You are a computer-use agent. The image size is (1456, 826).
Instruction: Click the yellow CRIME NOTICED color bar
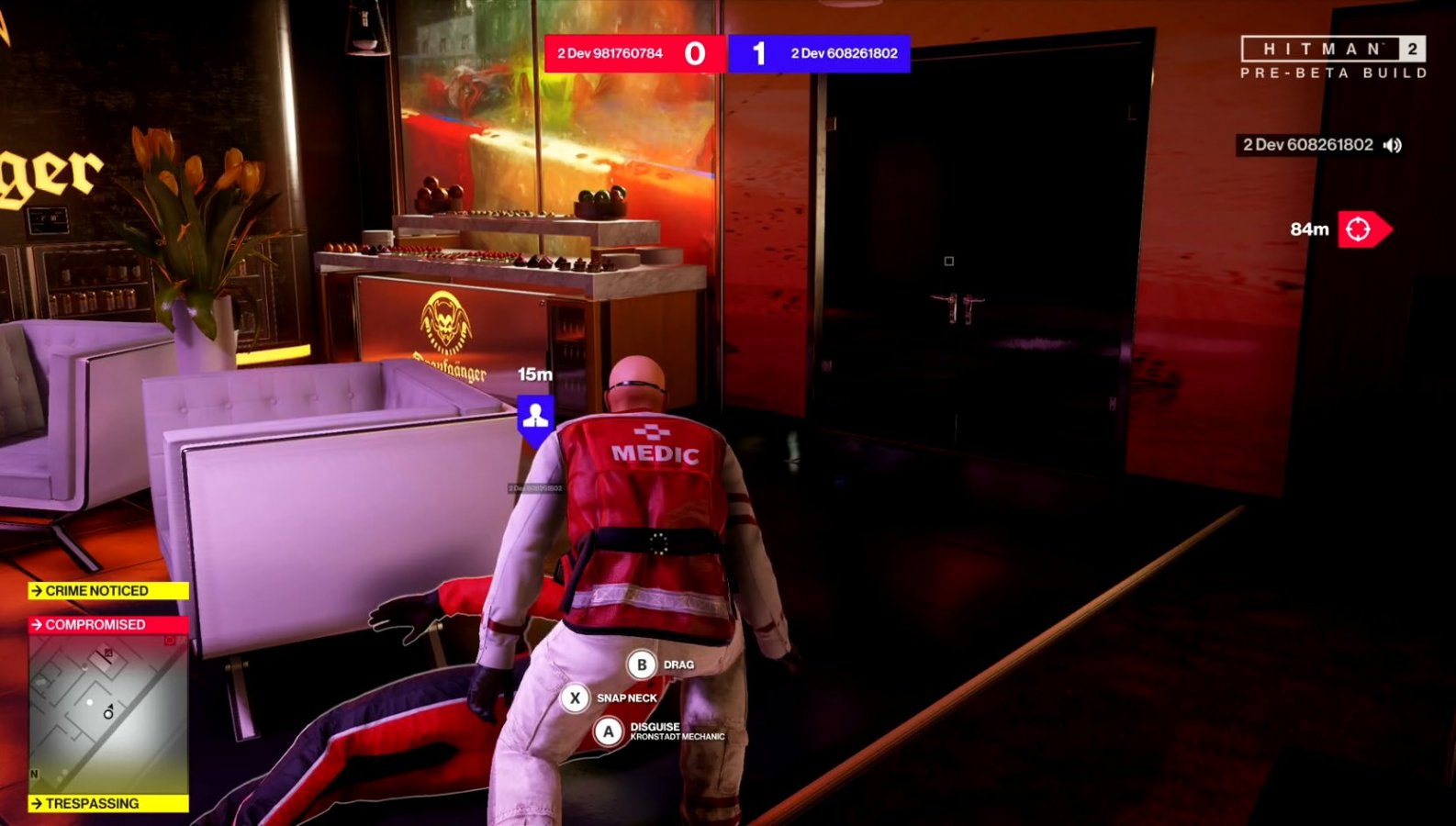pos(107,590)
